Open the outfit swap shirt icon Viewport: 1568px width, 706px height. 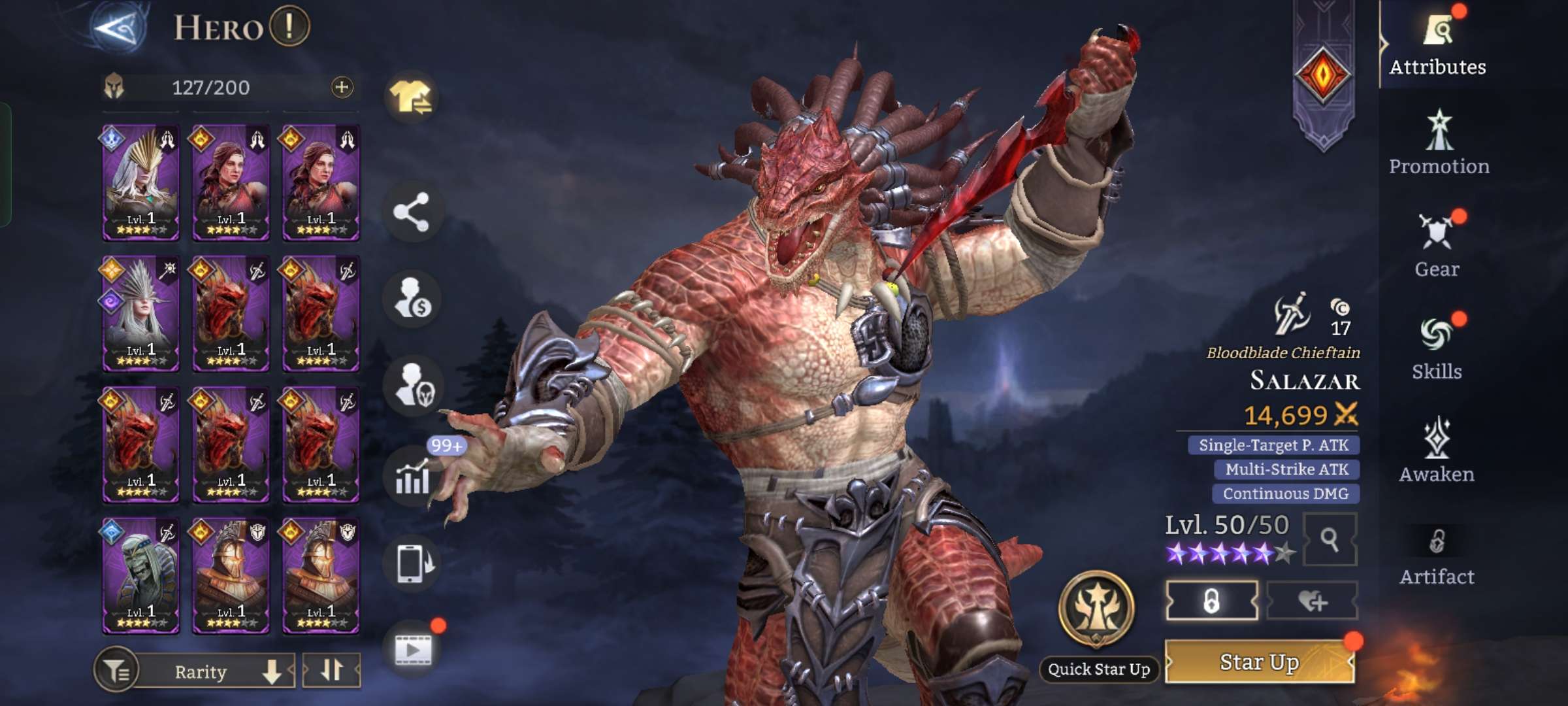pos(412,98)
